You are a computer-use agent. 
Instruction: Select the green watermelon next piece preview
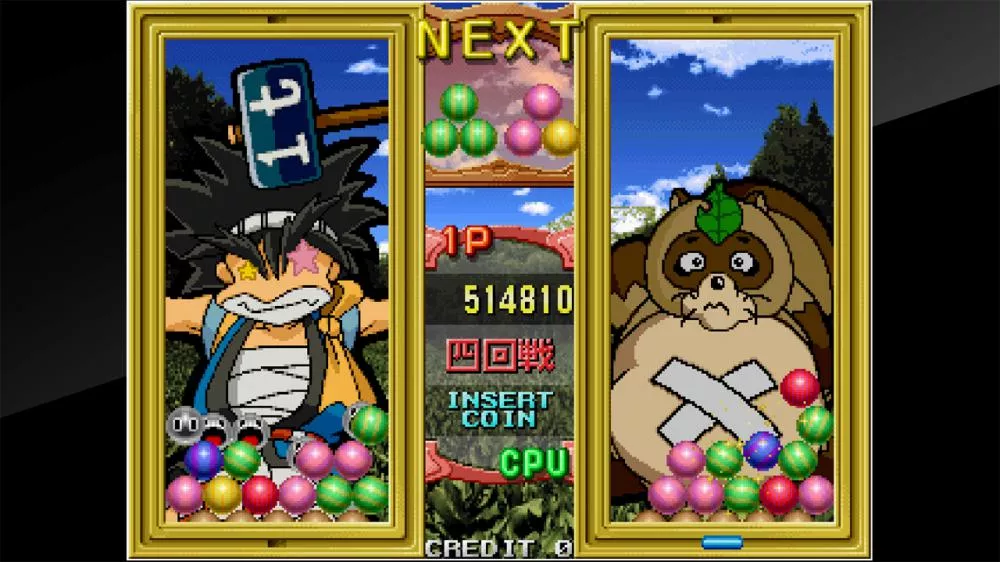(x=459, y=122)
